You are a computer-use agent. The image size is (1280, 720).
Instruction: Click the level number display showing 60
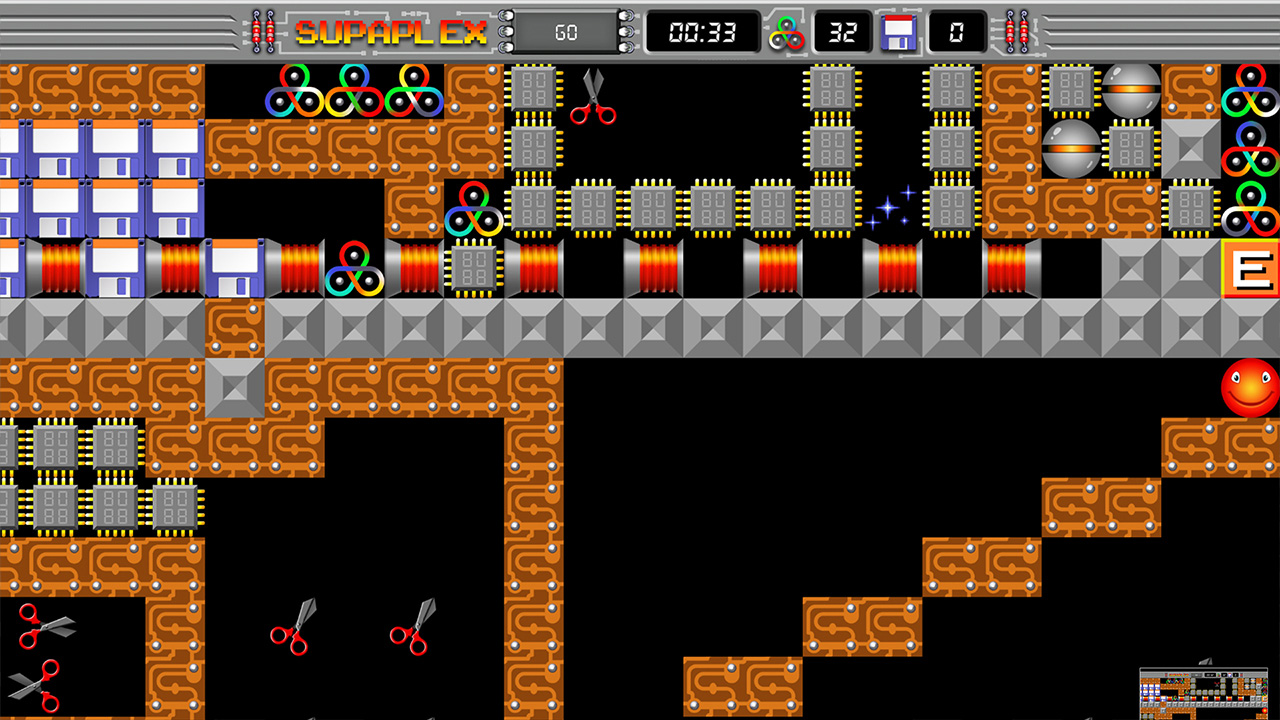tap(565, 31)
